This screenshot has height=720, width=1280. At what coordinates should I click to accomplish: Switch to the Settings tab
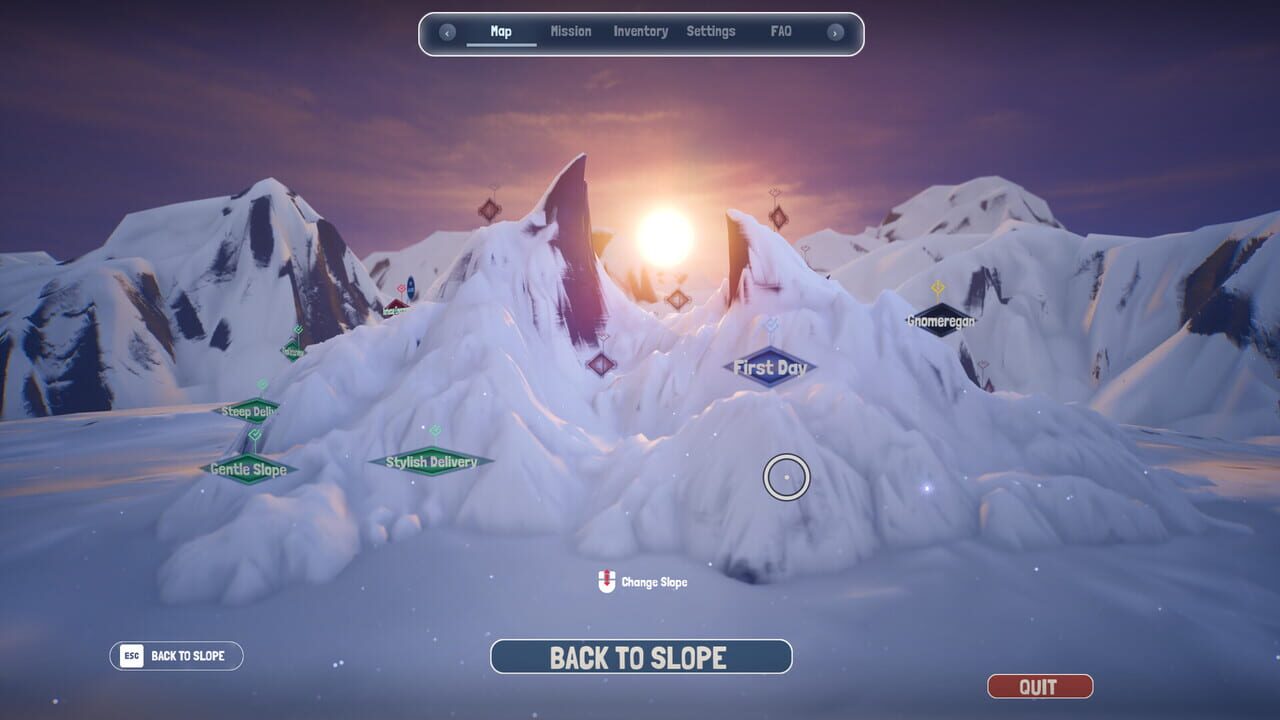(711, 32)
